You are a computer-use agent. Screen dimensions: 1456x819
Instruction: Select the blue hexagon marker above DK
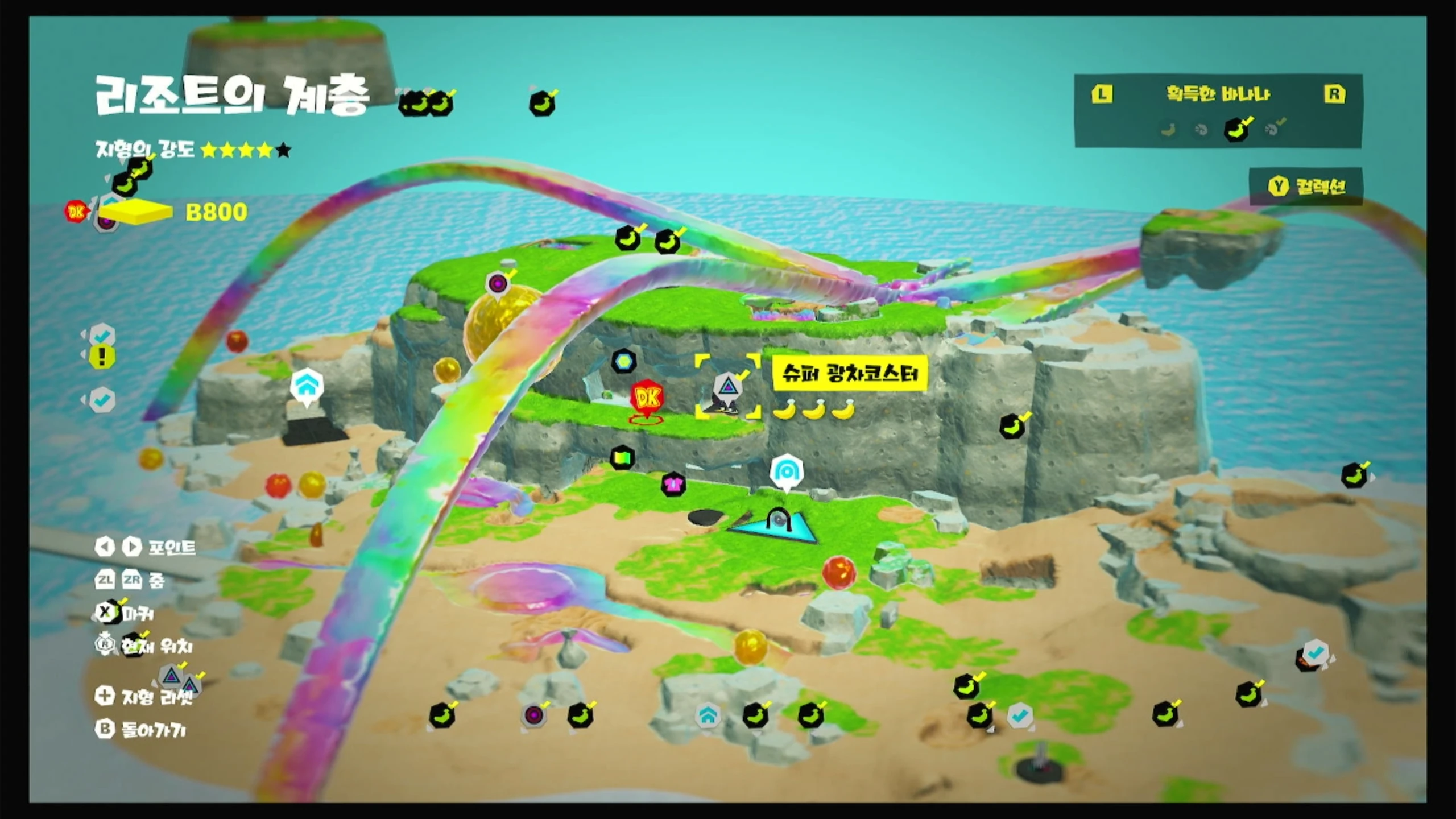click(624, 361)
